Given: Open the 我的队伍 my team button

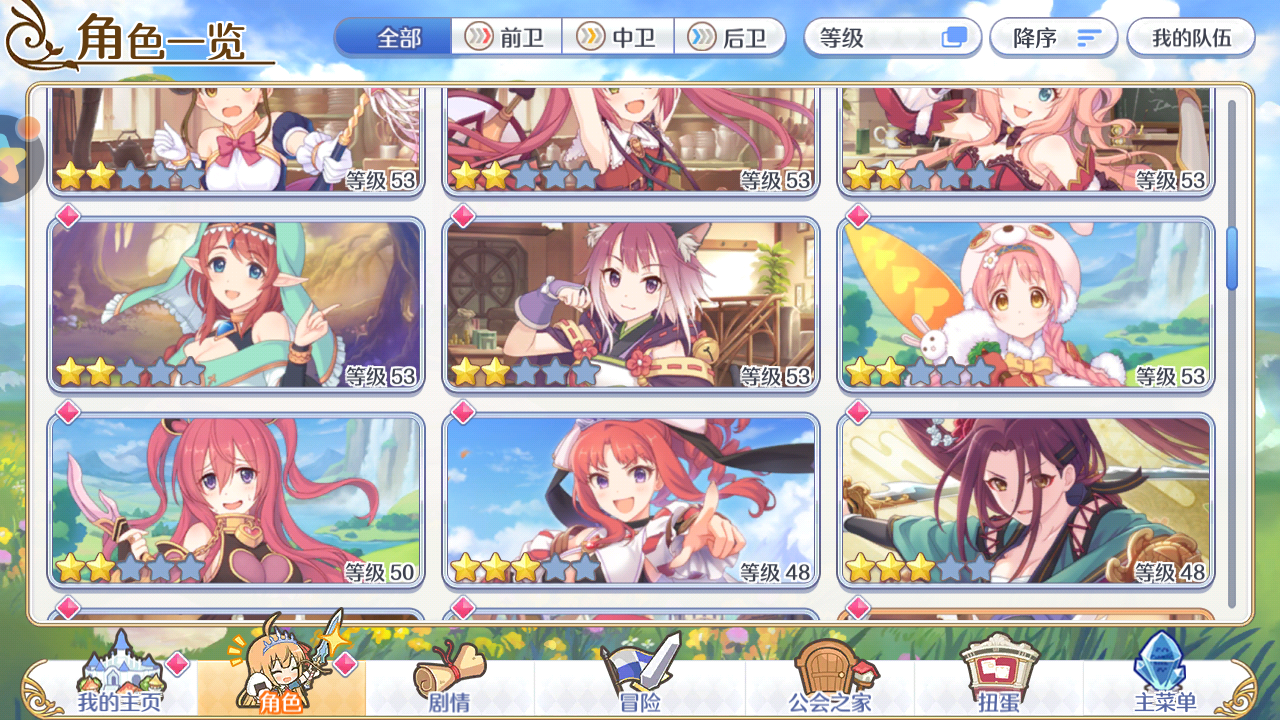Looking at the screenshot, I should coord(1190,37).
